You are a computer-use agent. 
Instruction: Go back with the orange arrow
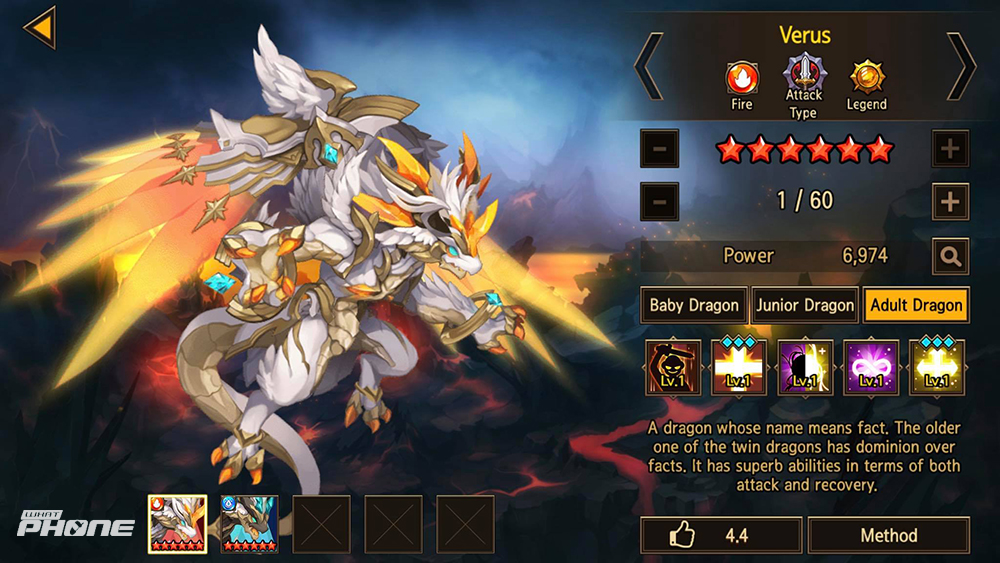click(40, 27)
